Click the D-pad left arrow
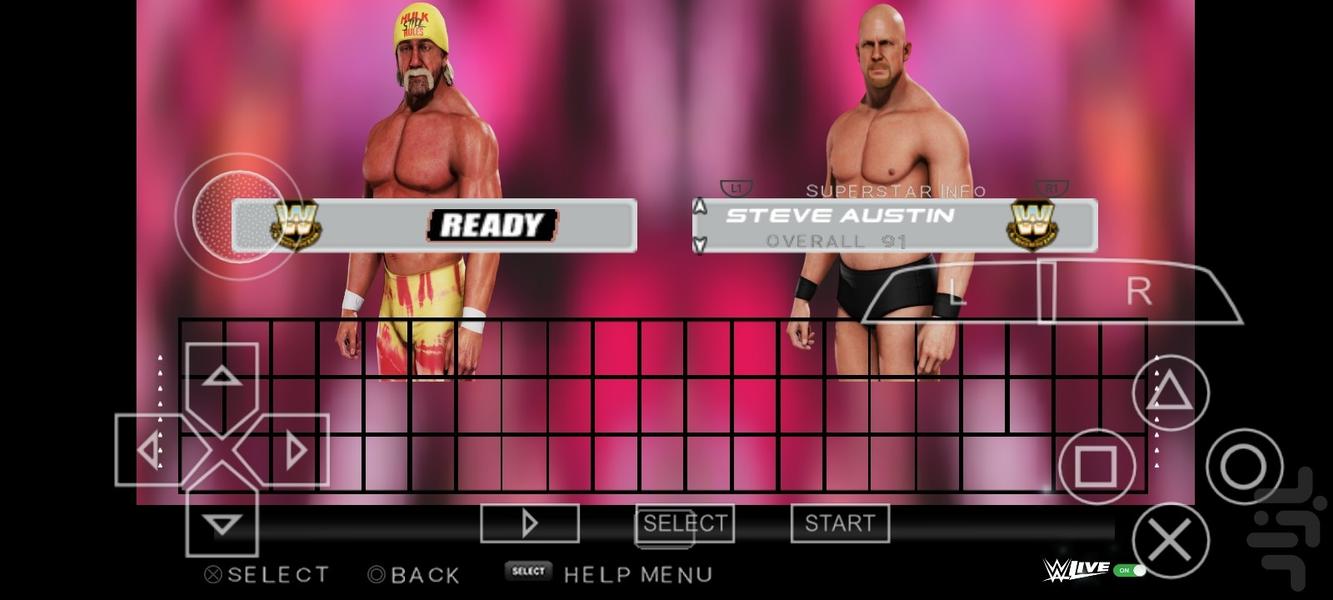 pos(149,450)
